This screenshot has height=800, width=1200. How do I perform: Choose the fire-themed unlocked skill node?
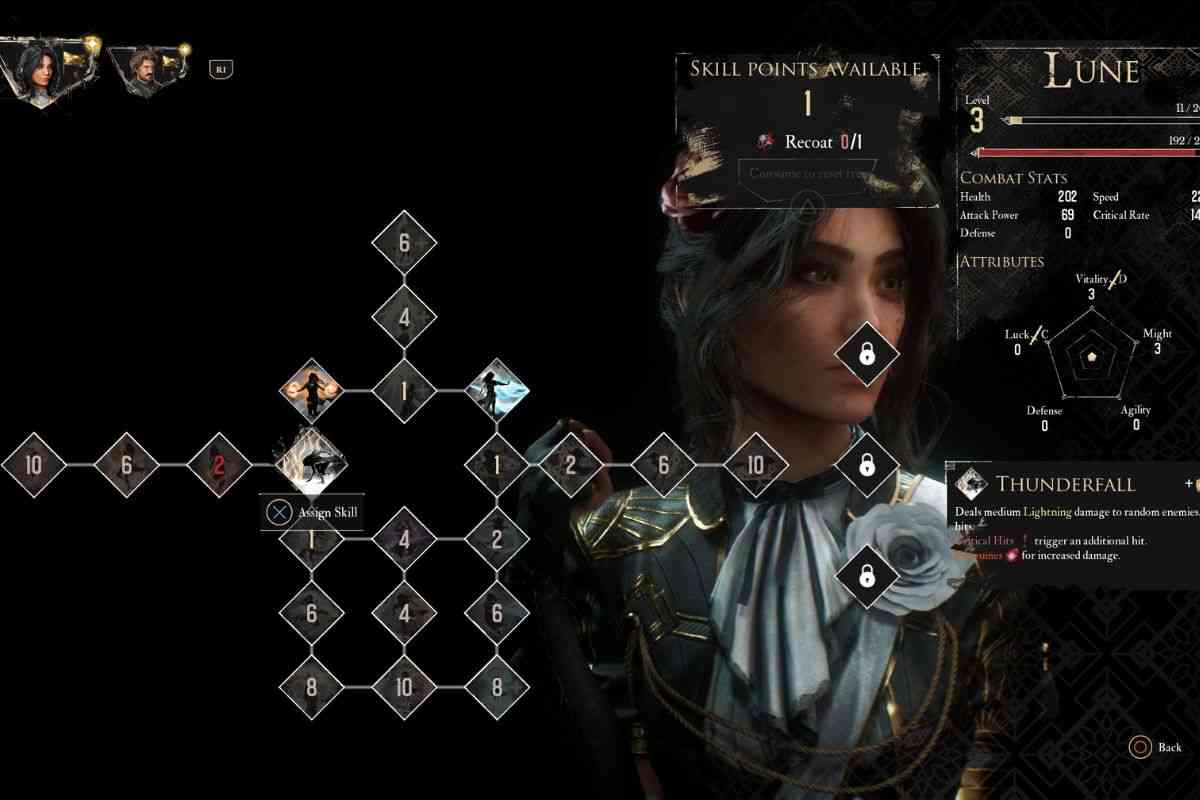pos(311,390)
